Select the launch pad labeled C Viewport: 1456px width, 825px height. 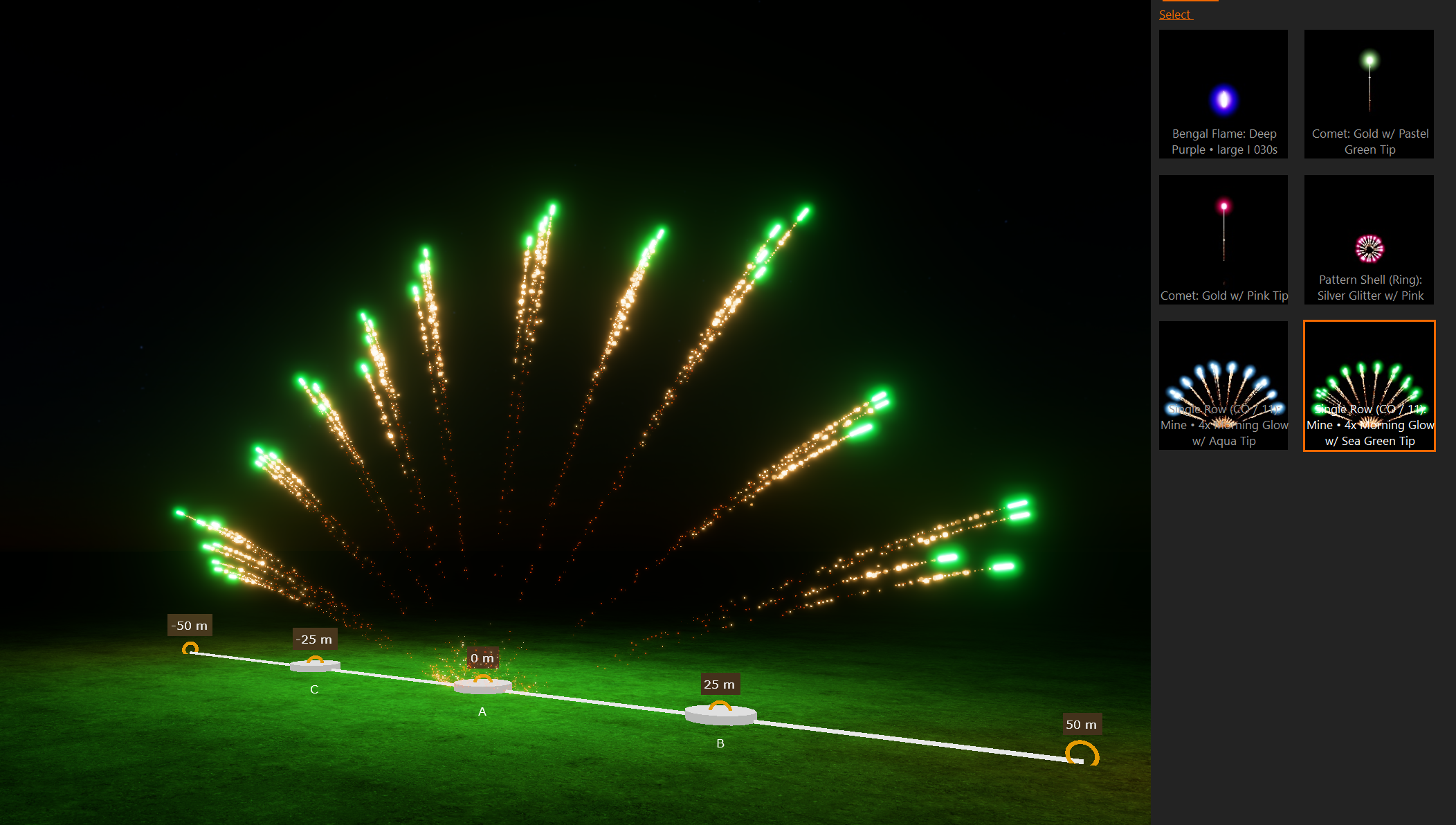[x=315, y=669]
